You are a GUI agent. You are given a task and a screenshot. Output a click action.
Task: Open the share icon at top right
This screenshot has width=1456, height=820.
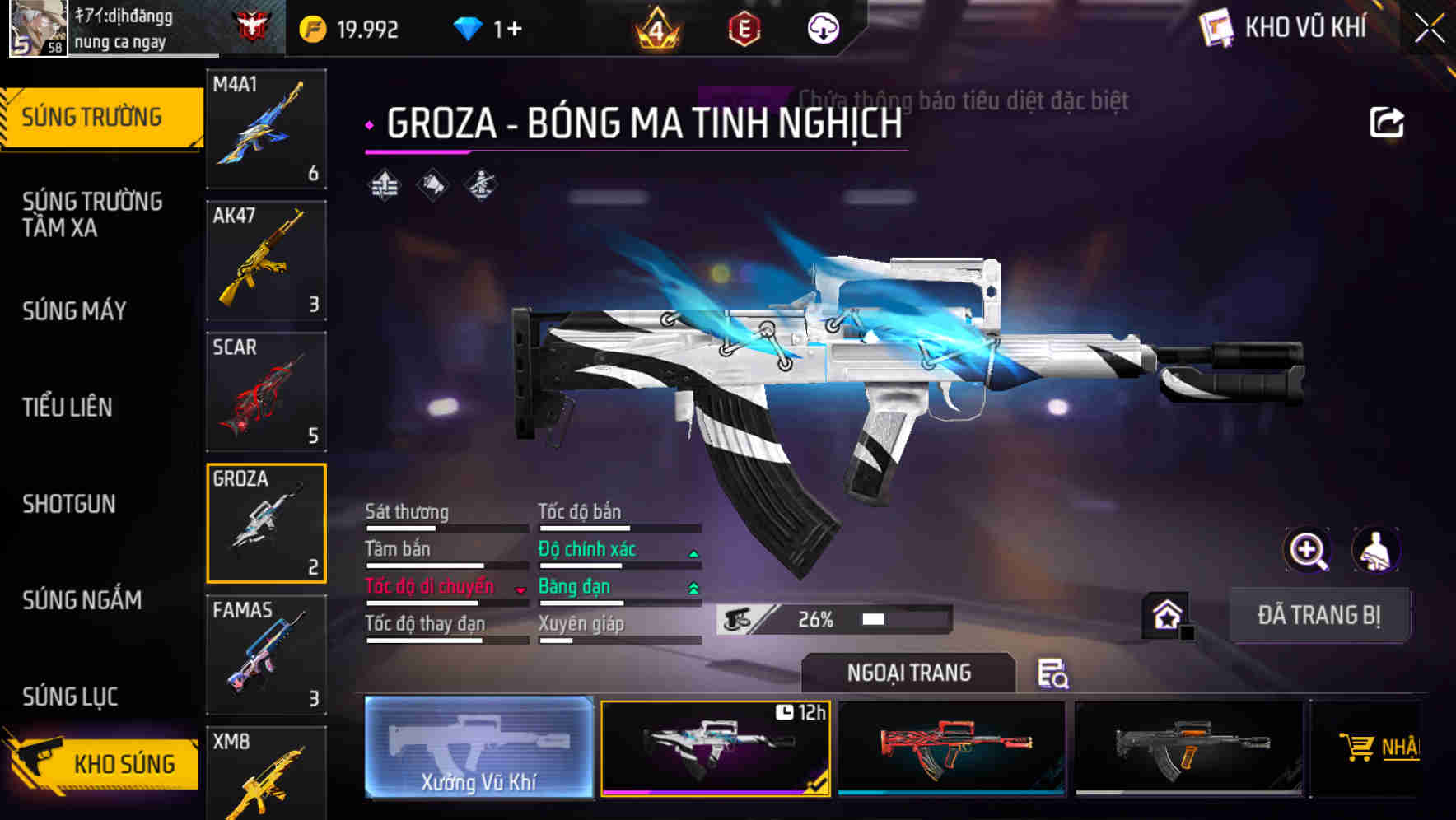coord(1387,122)
